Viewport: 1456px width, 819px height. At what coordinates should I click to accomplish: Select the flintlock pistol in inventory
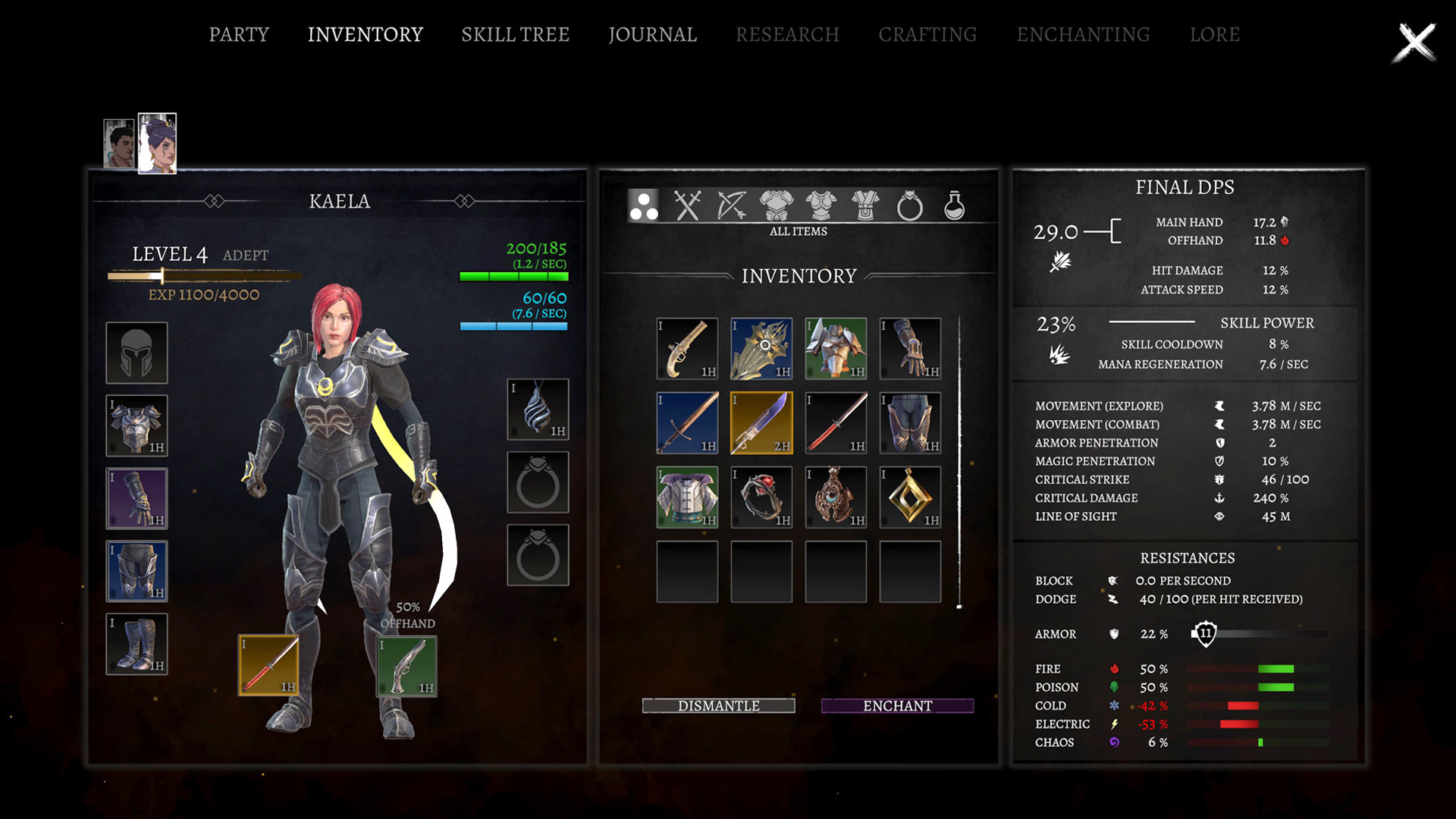[687, 349]
